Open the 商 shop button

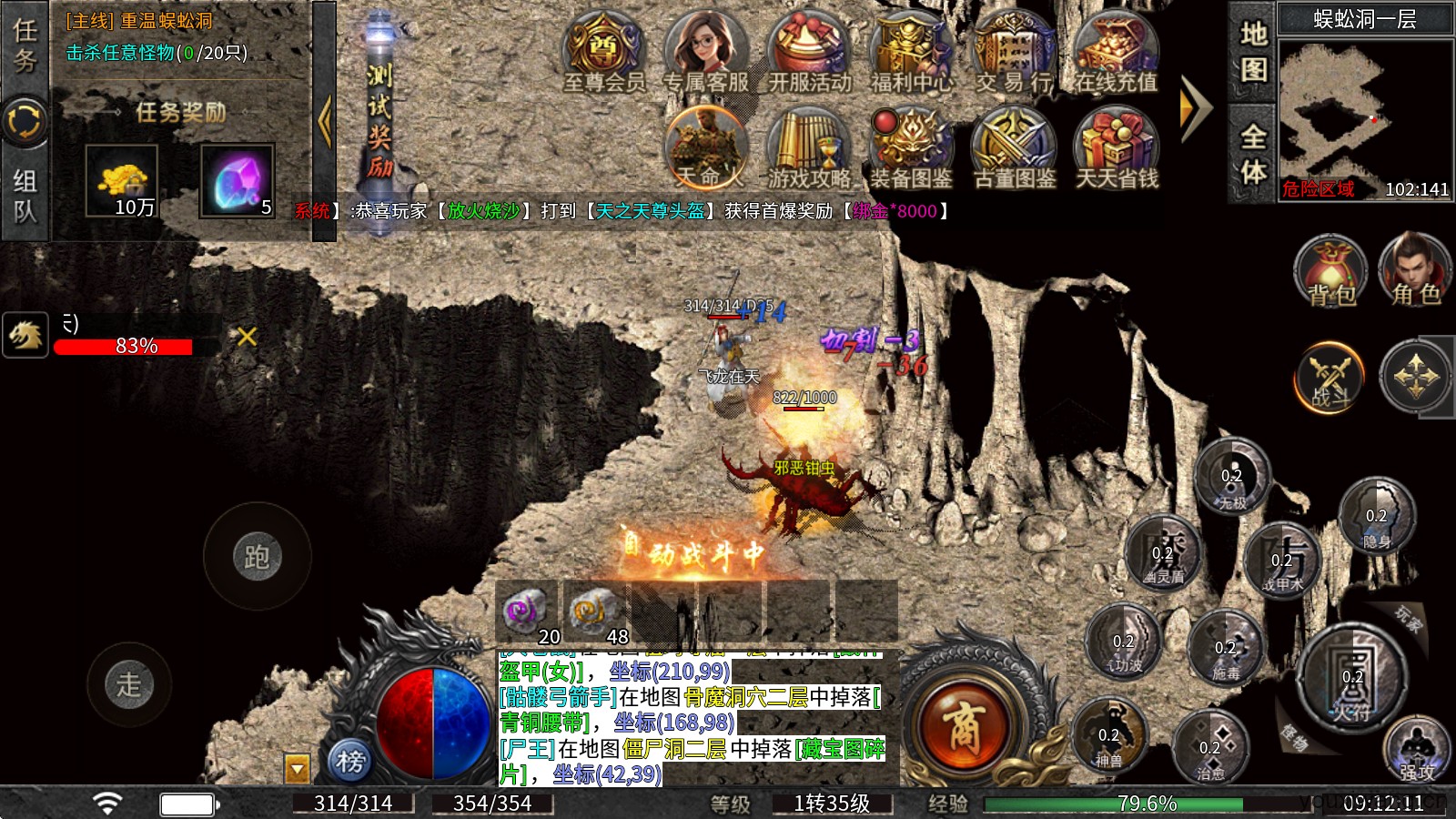[963, 726]
